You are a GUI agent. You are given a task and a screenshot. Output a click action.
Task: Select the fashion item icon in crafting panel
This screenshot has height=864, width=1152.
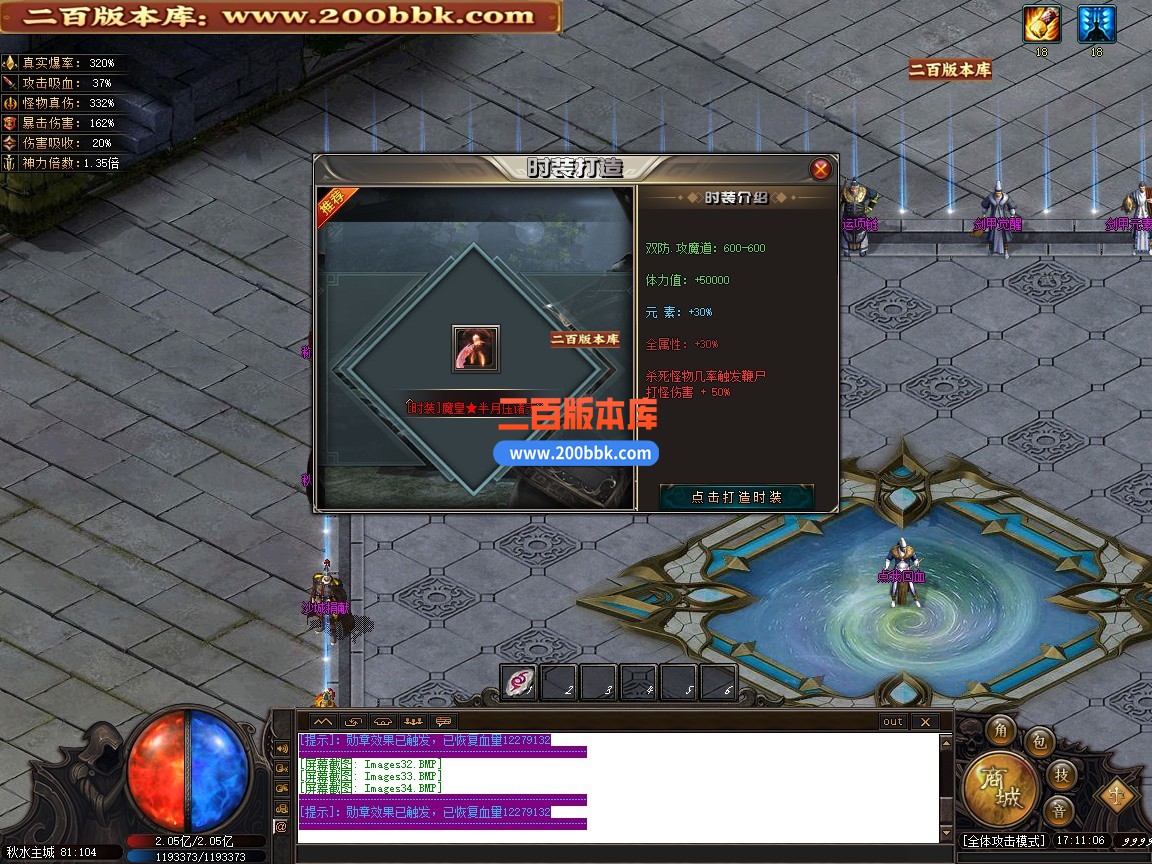pos(476,349)
